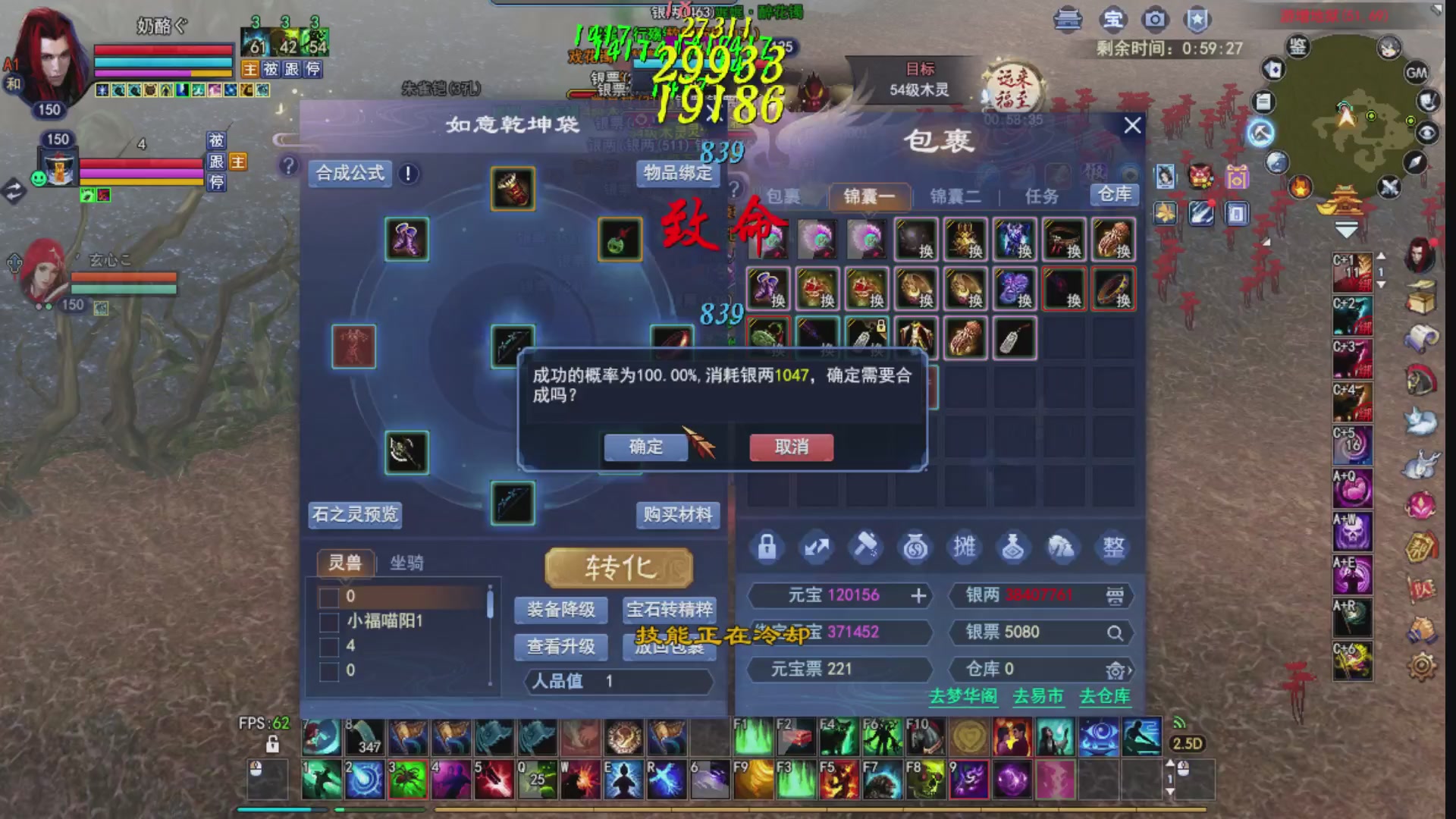Open the magnifier search next to 银票 5080
This screenshot has height=819, width=1456.
(1113, 632)
